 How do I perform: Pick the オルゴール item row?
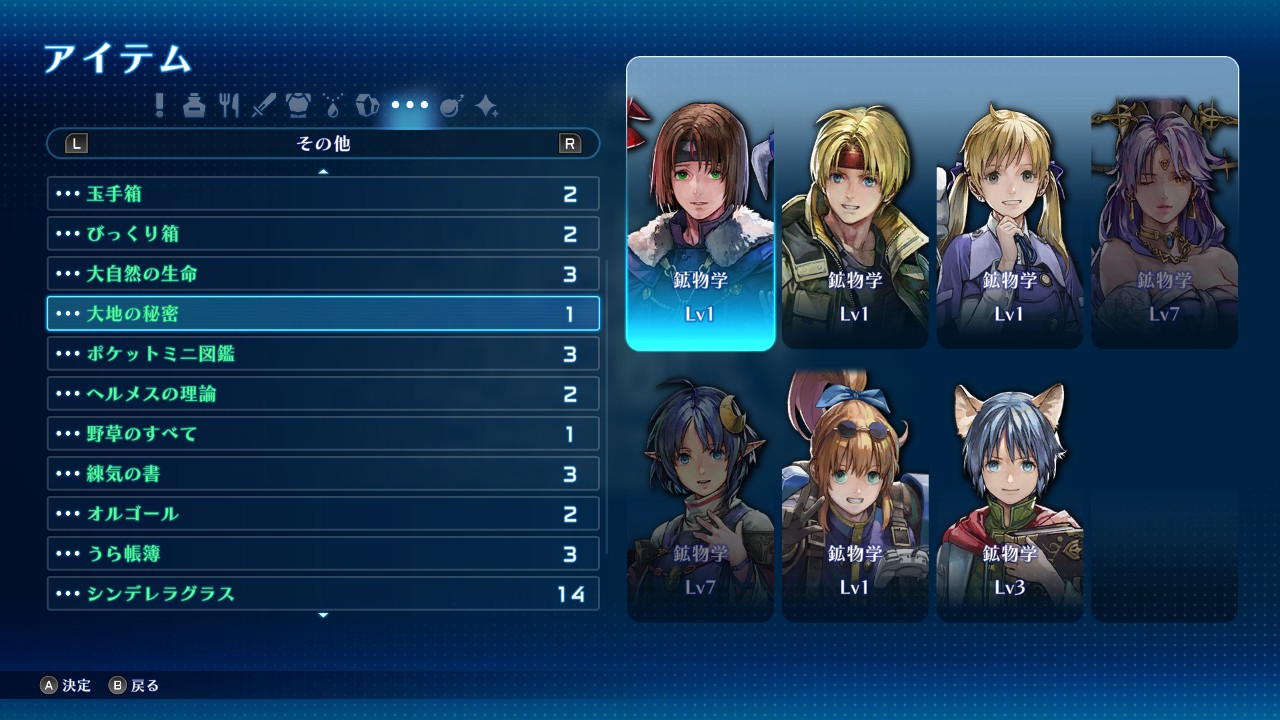coord(323,514)
